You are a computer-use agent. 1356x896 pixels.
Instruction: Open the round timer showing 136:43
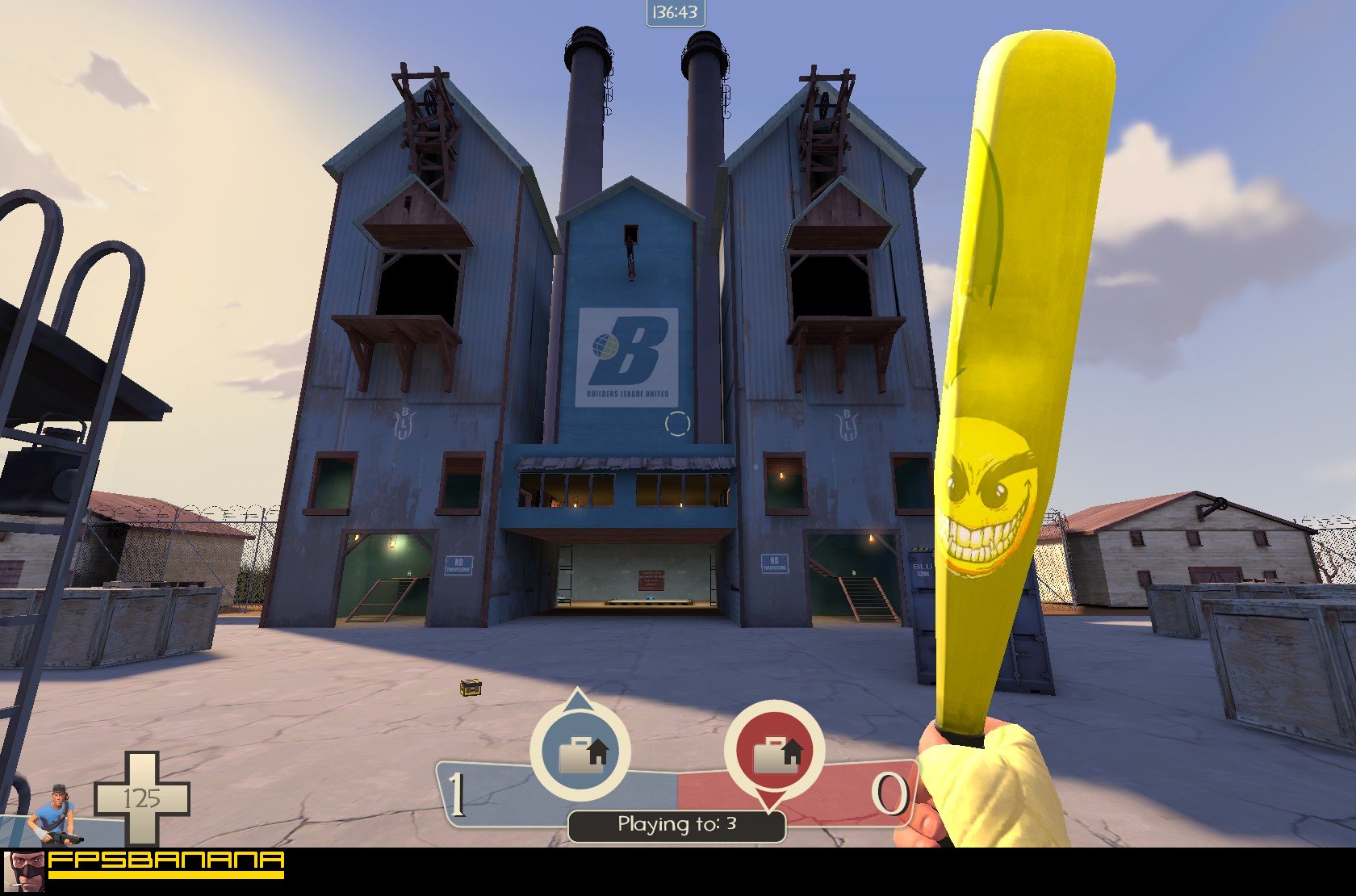676,12
